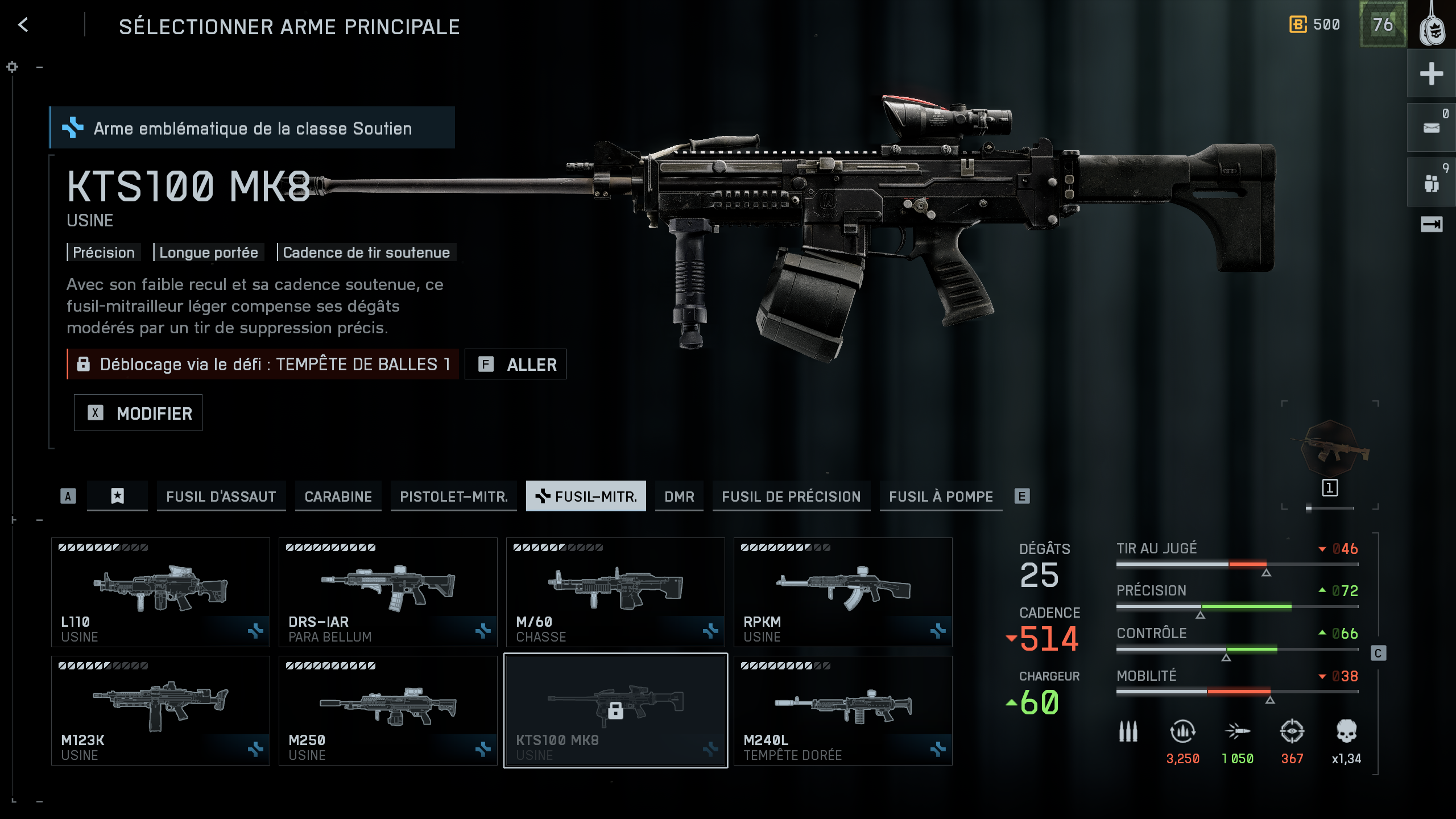Screen dimensions: 1456x819
Task: Open the MODIFIER weapon customization
Action: [138, 413]
